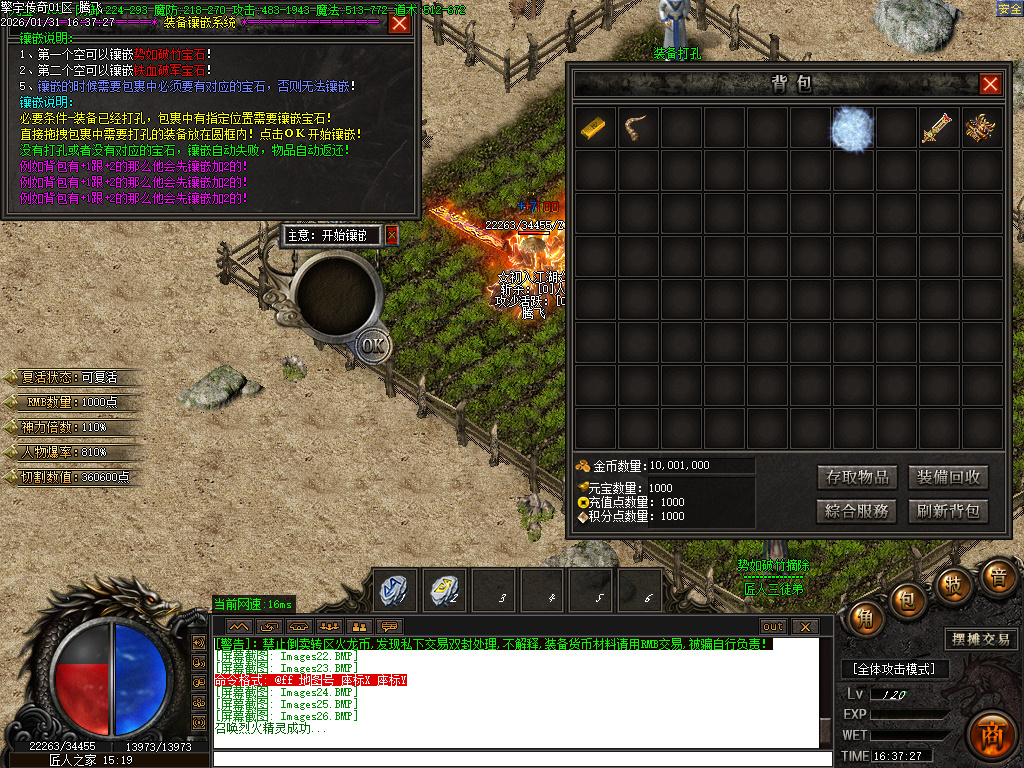Close the equipment inlay system panel

(x=399, y=23)
